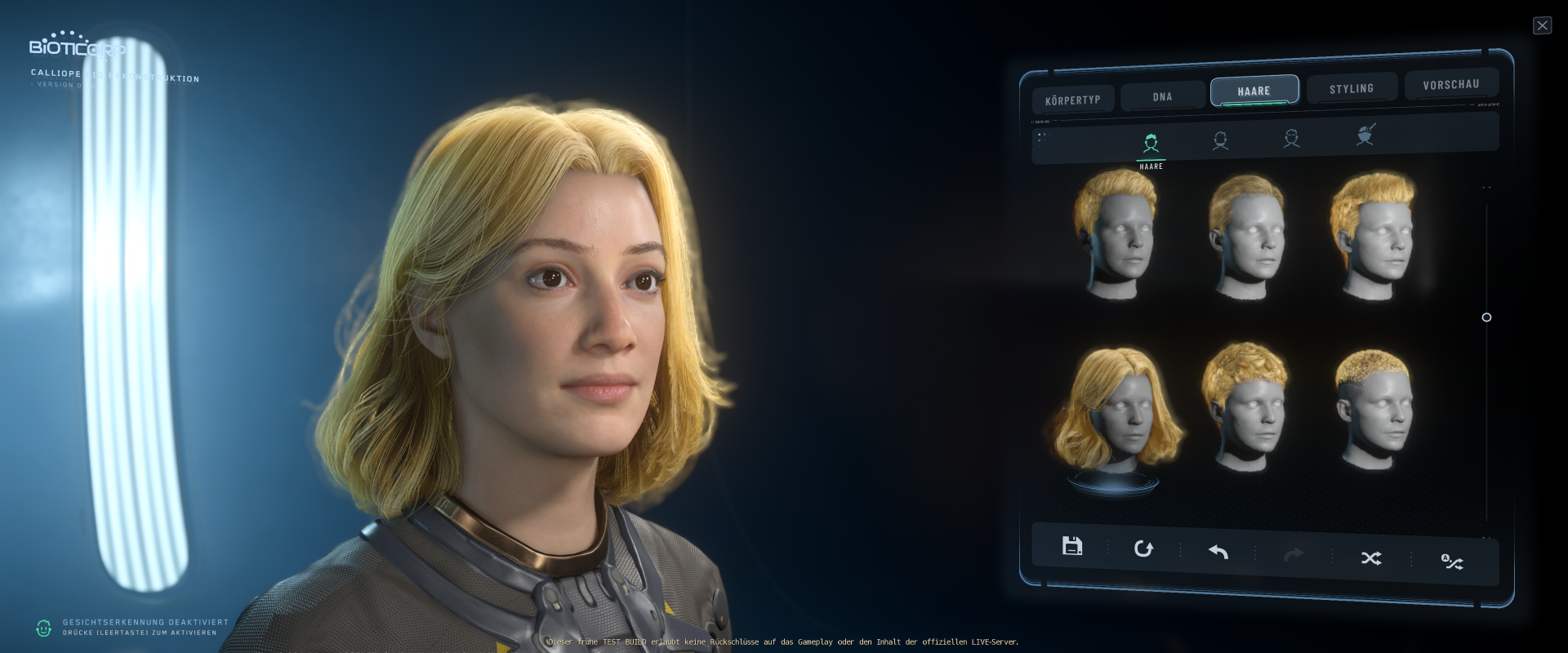1568x653 pixels.
Task: Save the character with the disk icon
Action: pyautogui.click(x=1072, y=547)
